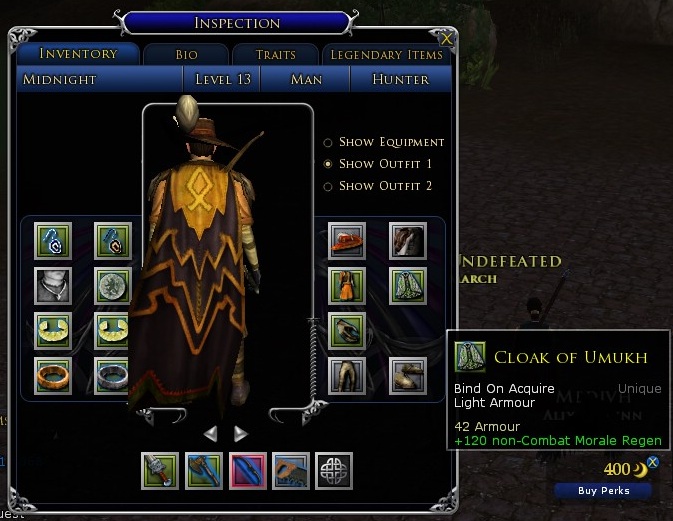The width and height of the screenshot is (673, 521).
Task: Select the handsaw tool slot
Action: [x=291, y=470]
